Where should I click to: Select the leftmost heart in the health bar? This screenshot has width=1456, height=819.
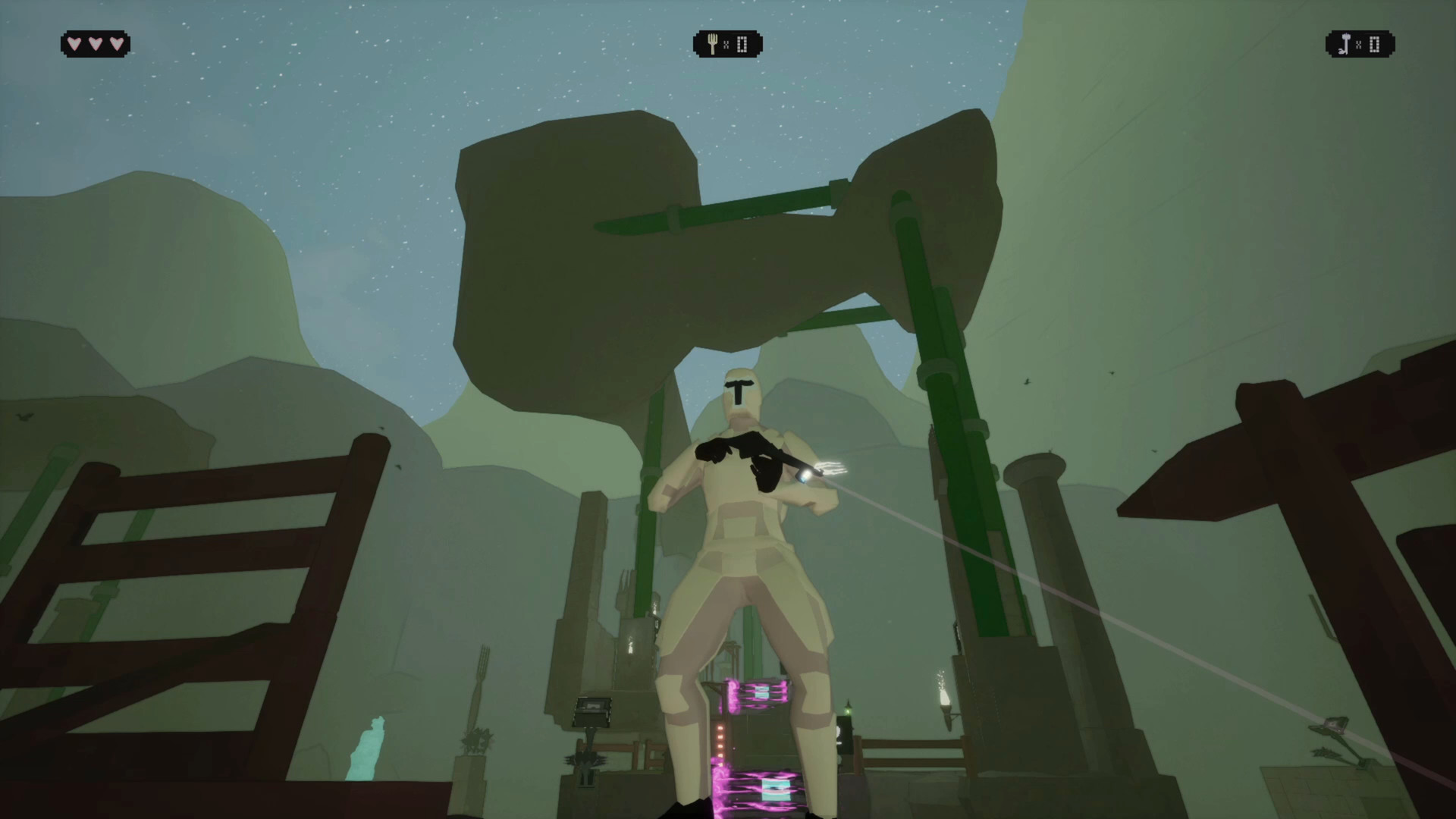(x=74, y=43)
